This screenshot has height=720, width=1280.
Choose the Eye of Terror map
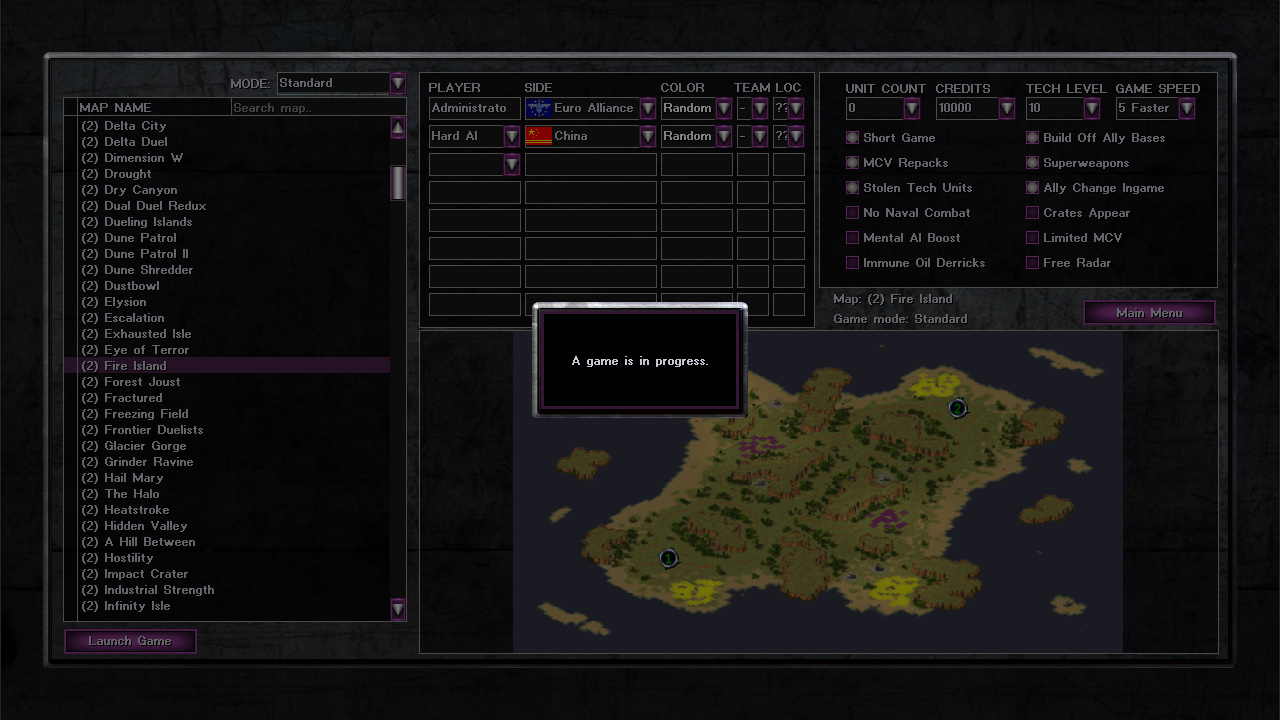(146, 350)
